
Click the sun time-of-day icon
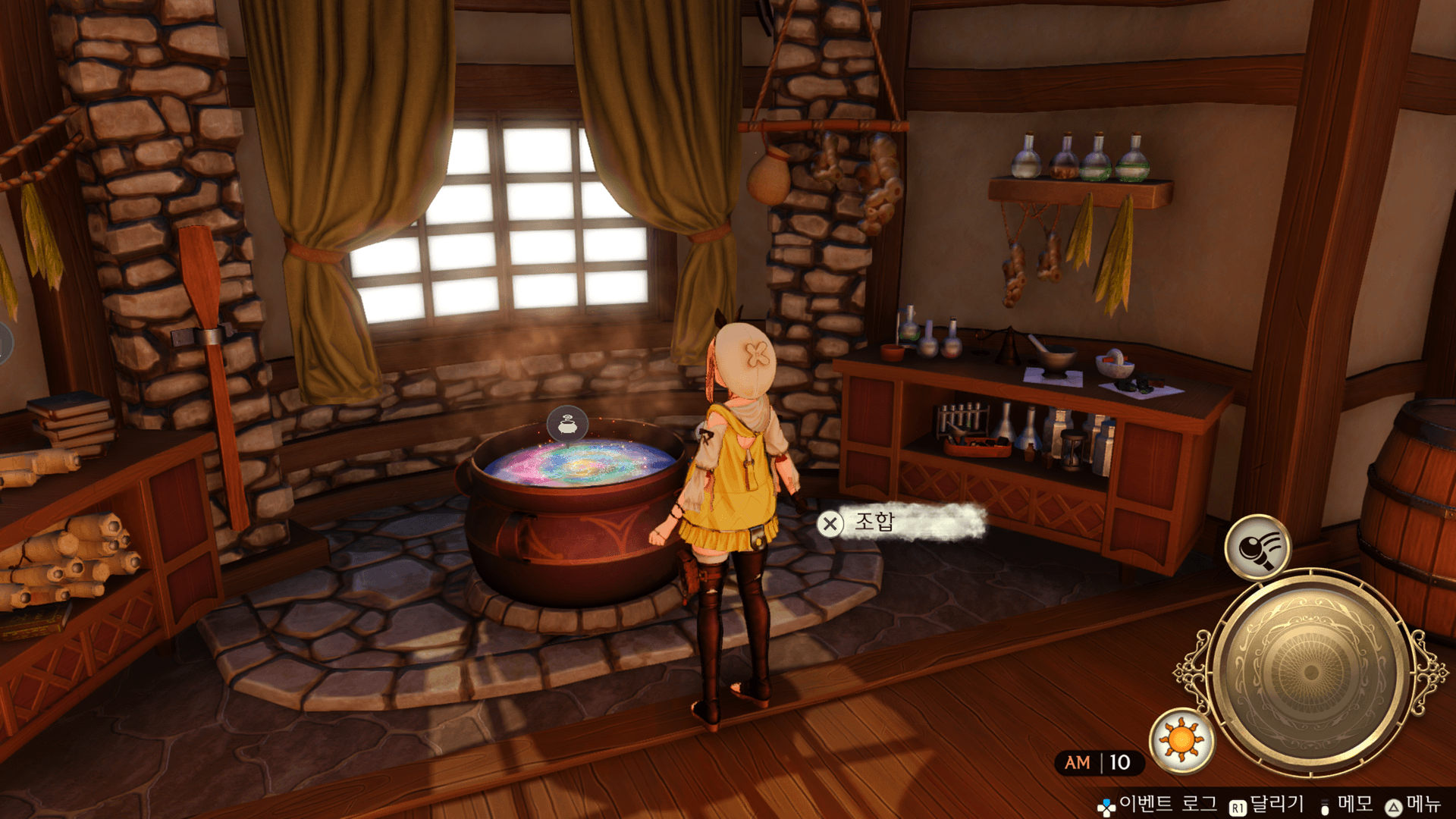pyautogui.click(x=1181, y=740)
